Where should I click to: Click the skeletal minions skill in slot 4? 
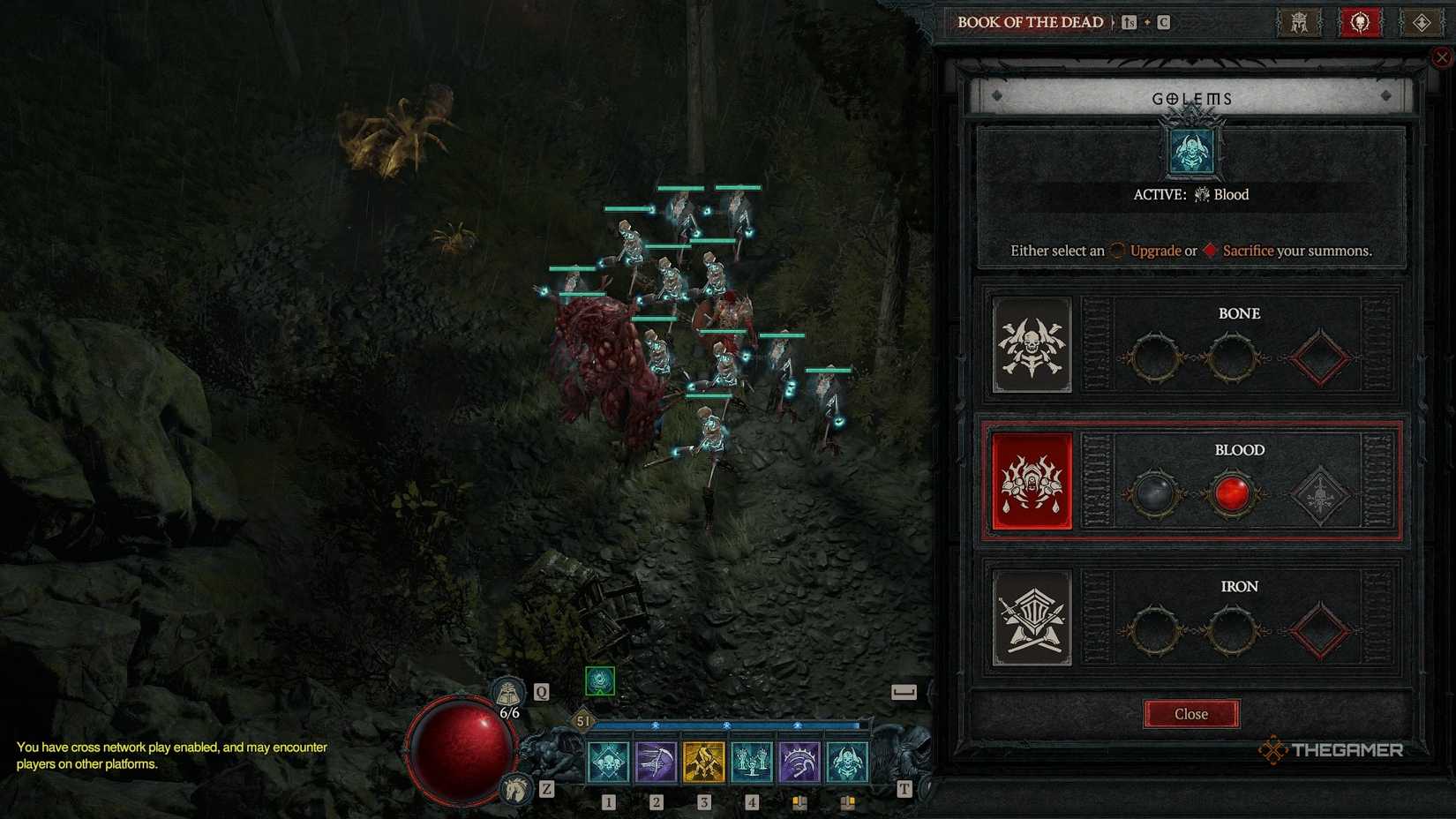point(752,763)
